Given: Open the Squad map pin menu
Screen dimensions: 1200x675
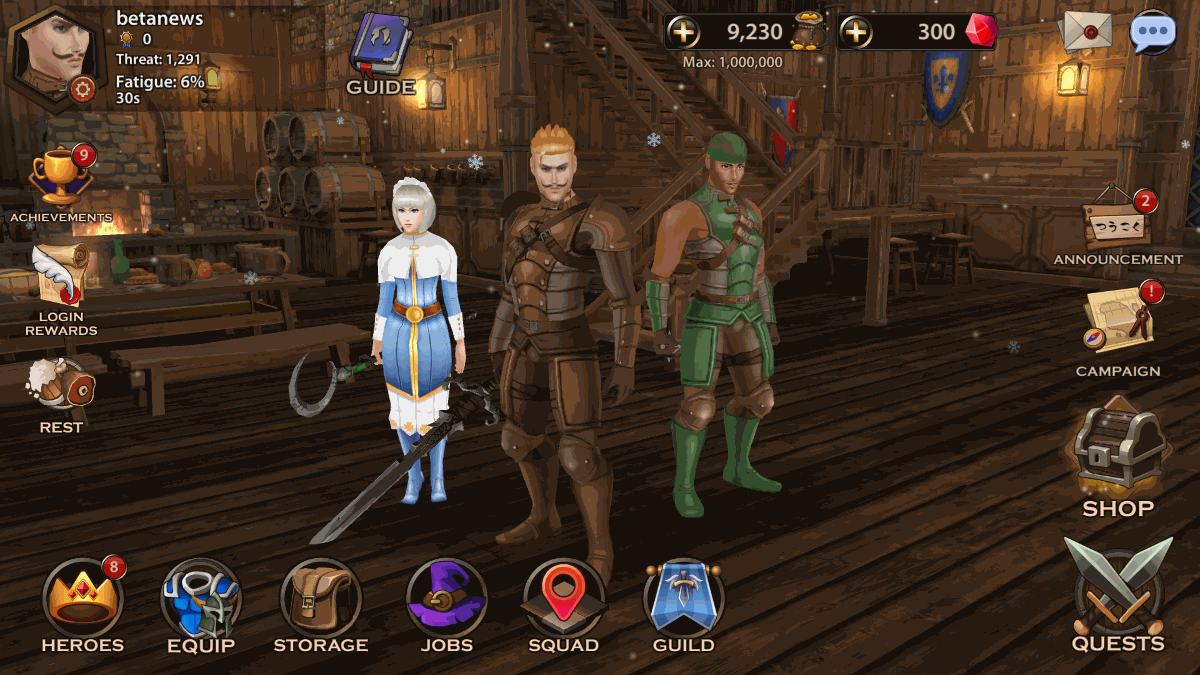Looking at the screenshot, I should [x=563, y=598].
